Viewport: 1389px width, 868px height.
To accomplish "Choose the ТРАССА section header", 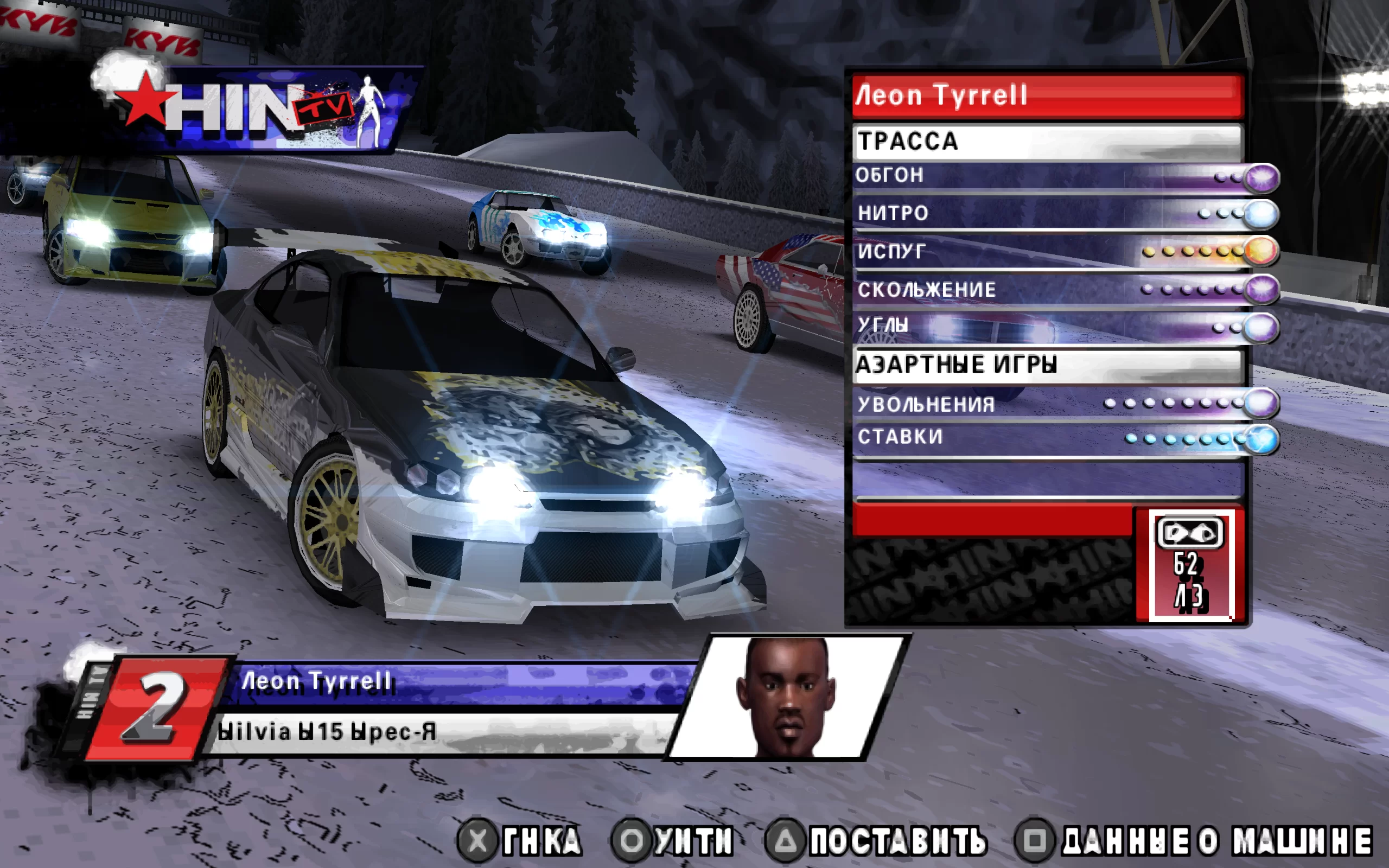I will [1047, 141].
